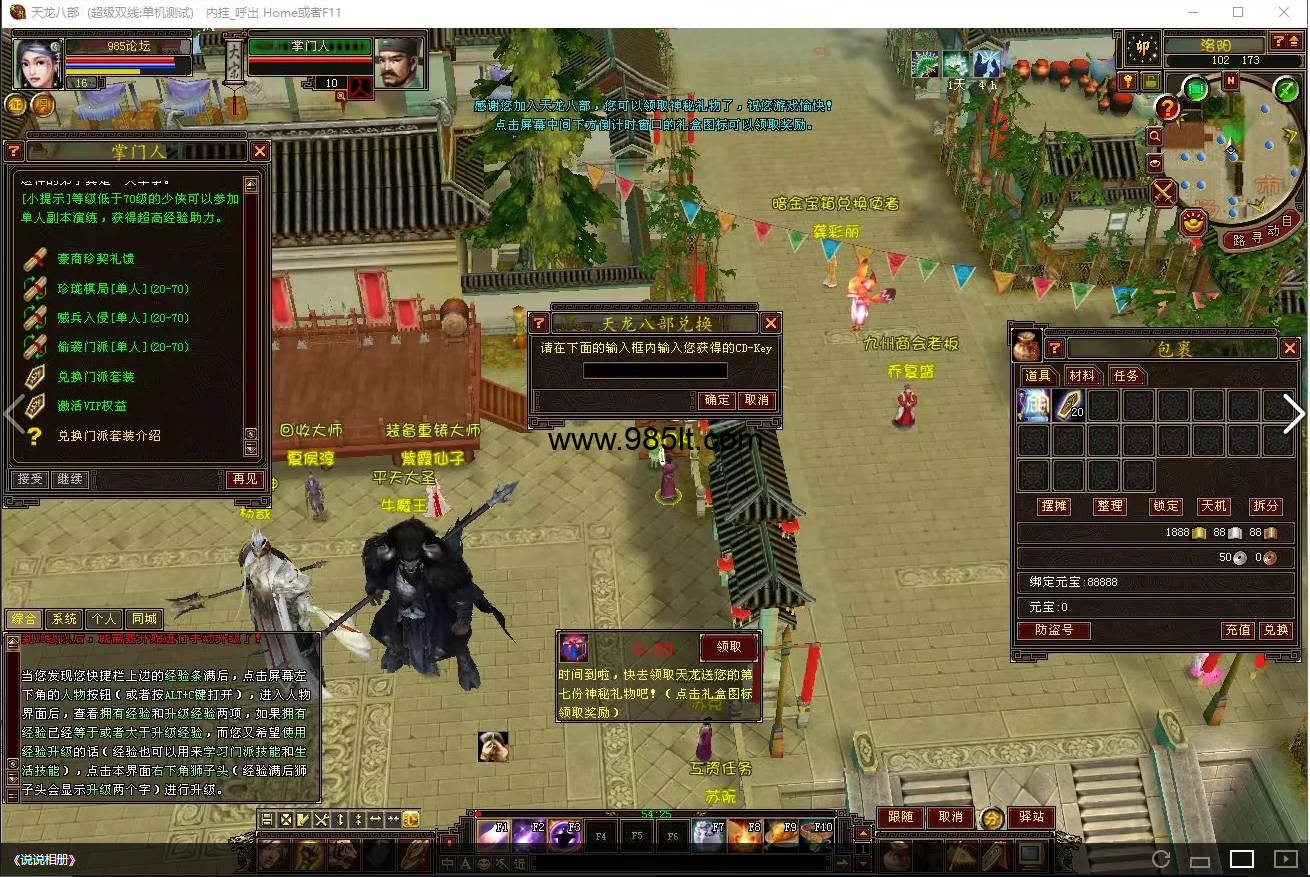Confirm the CD-Key with 确定

pos(717,400)
